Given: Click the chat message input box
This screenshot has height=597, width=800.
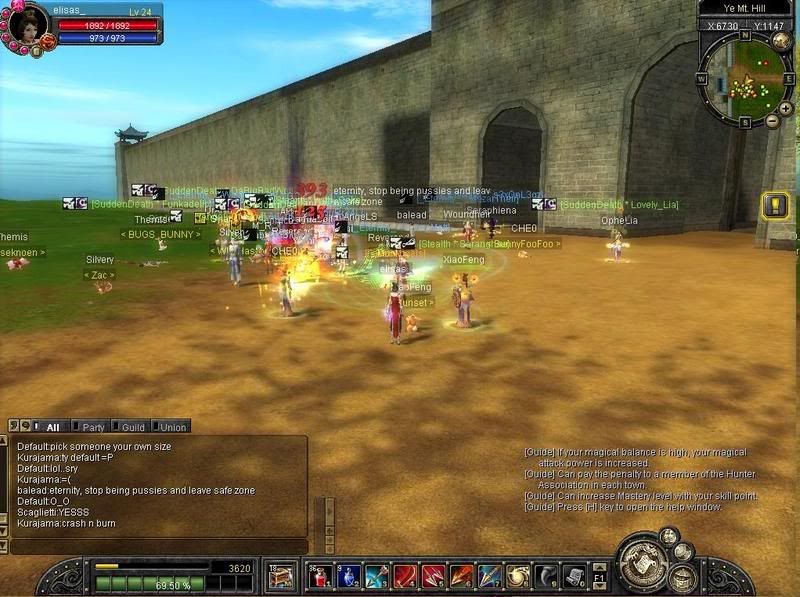Looking at the screenshot, I should pyautogui.click(x=160, y=546).
